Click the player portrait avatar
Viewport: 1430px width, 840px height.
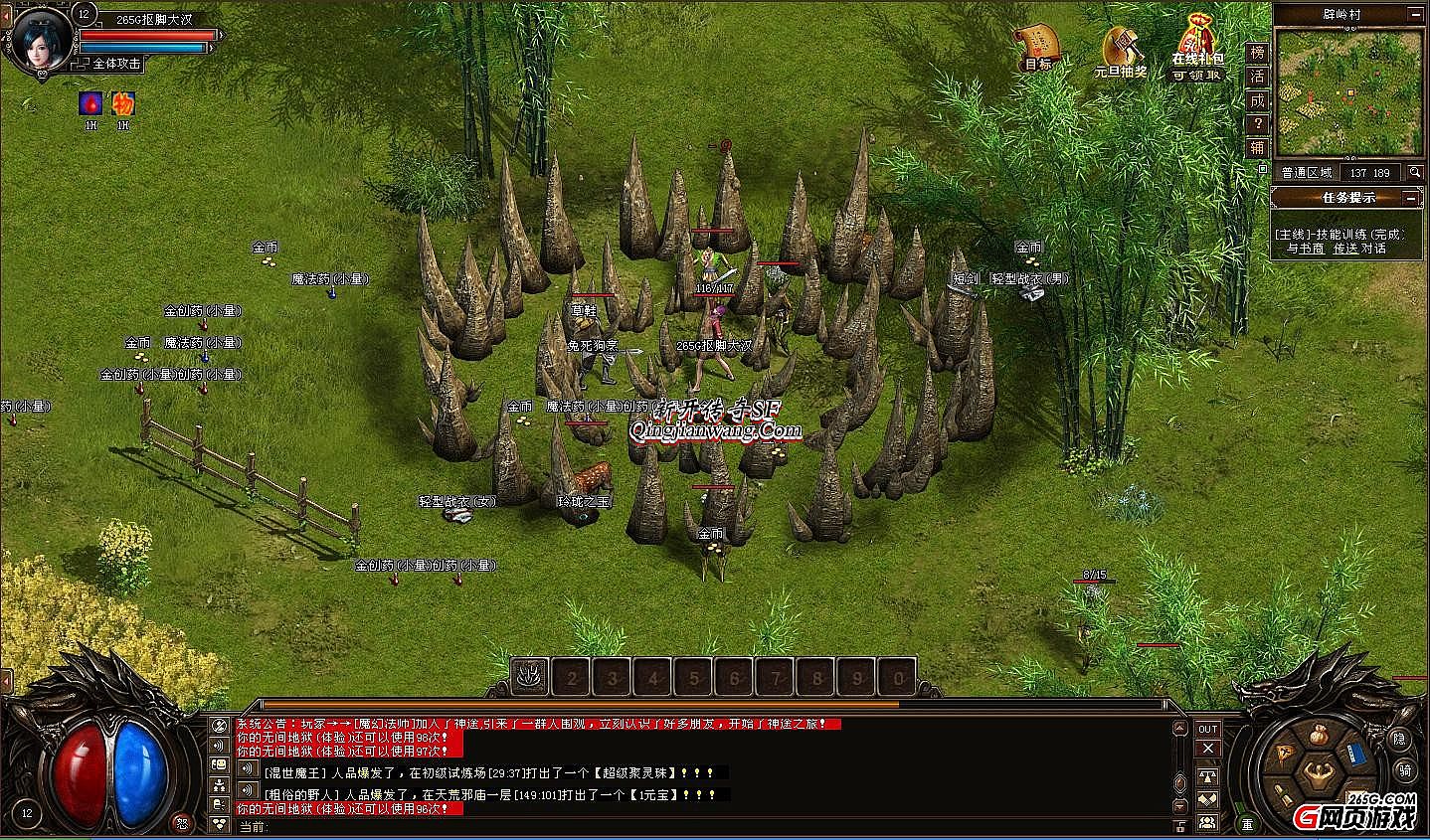(x=39, y=38)
